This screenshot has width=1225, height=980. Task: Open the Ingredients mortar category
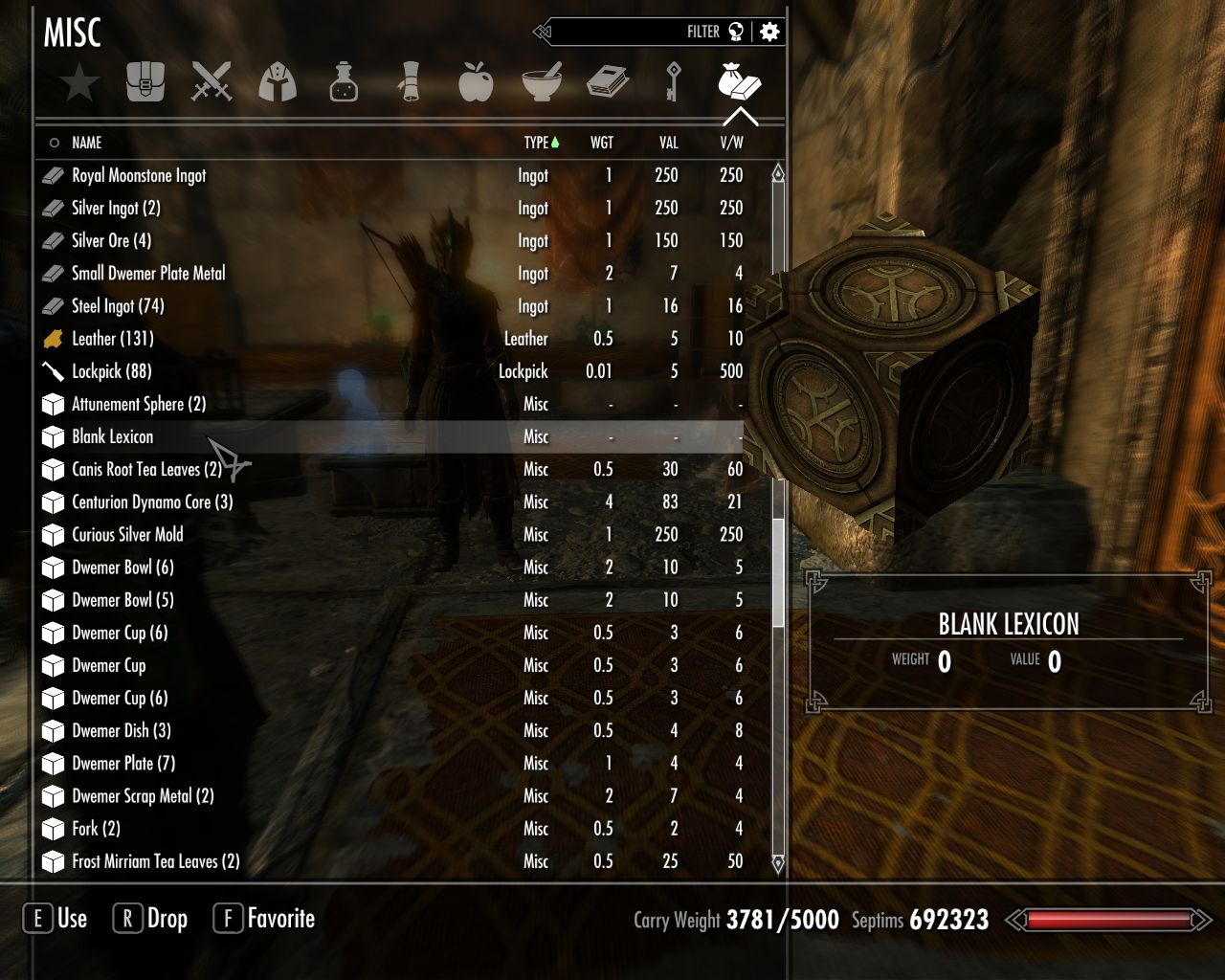click(542, 83)
